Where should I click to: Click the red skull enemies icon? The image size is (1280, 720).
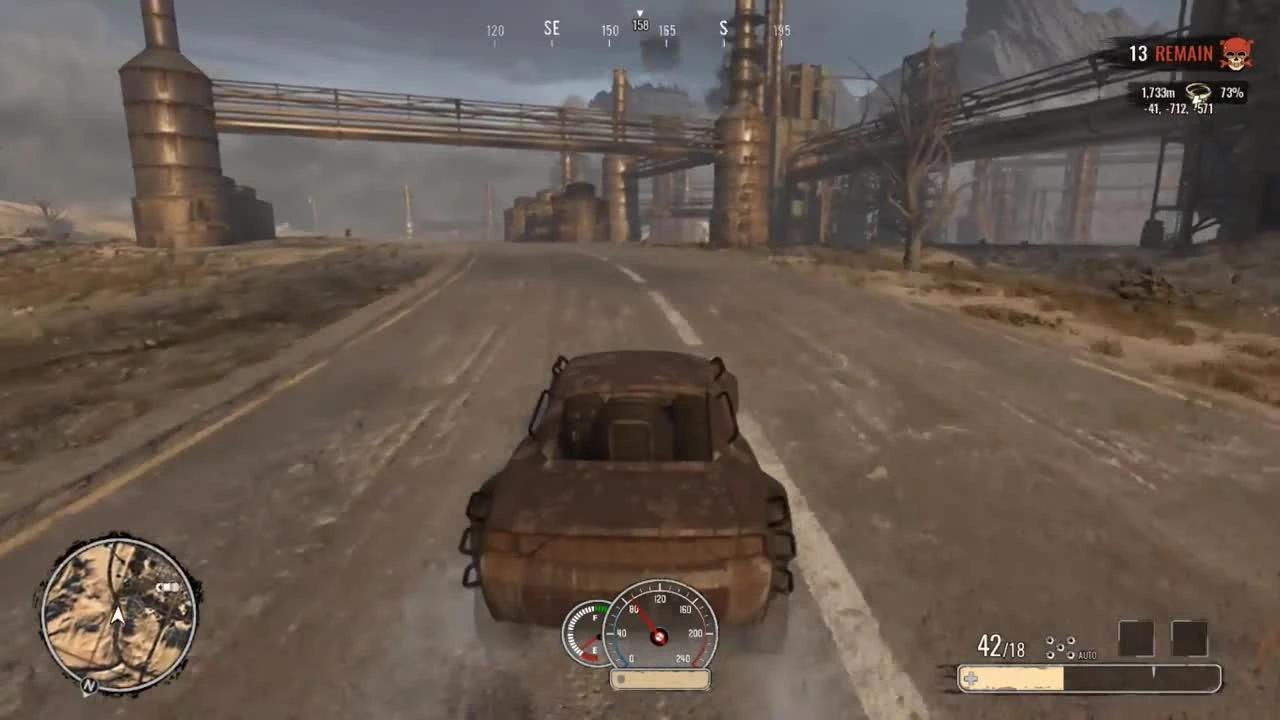click(1234, 52)
